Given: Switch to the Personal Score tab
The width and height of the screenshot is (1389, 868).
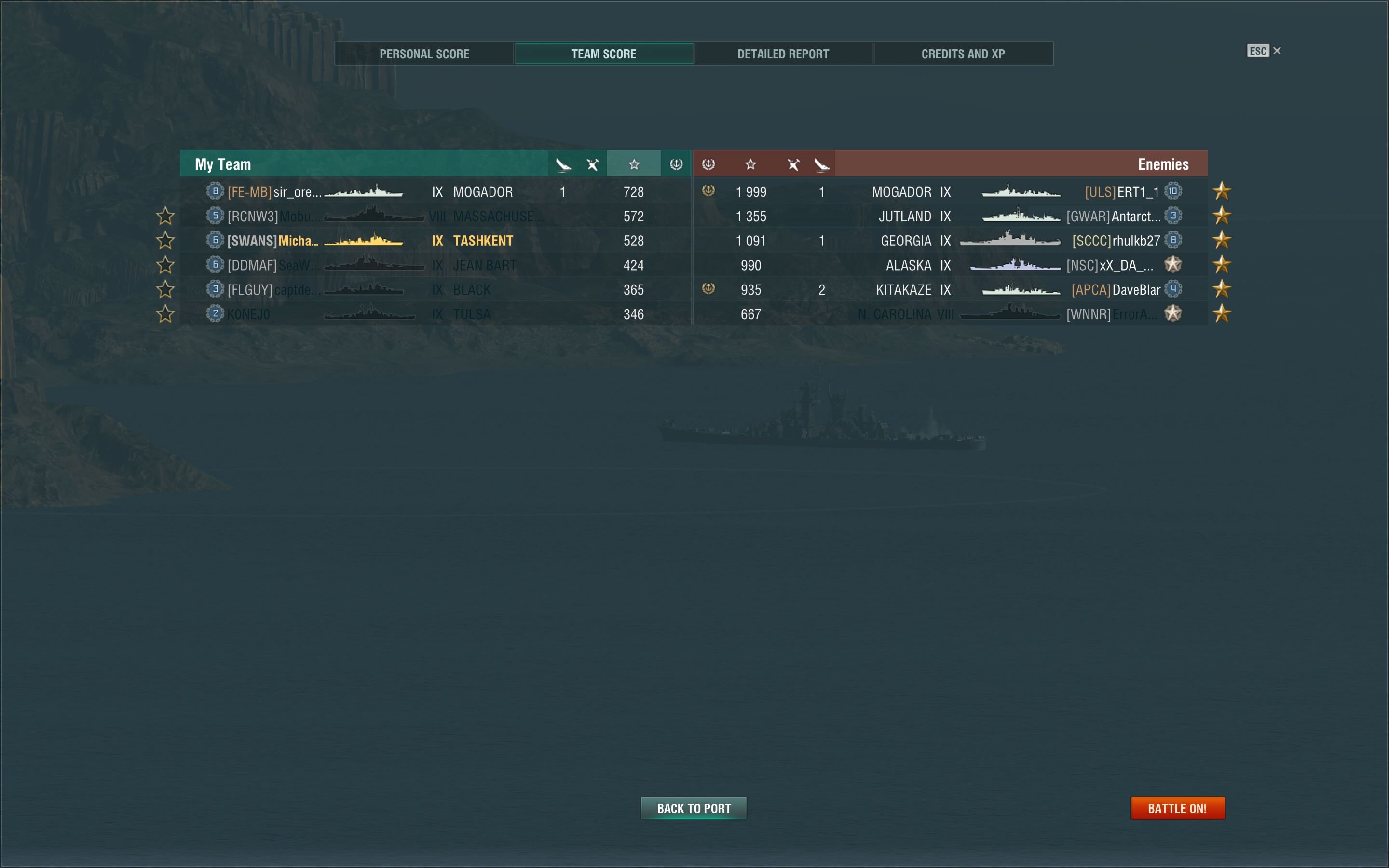Looking at the screenshot, I should pyautogui.click(x=424, y=54).
